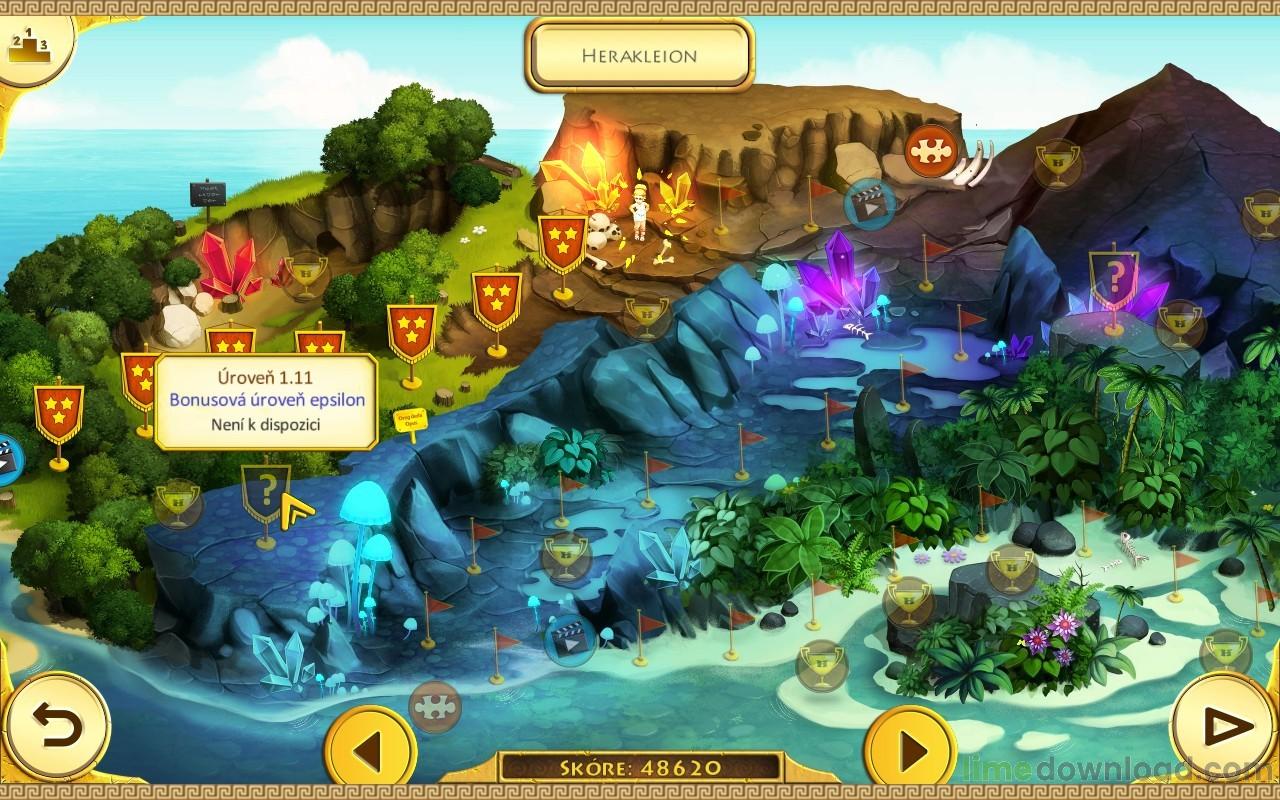Select the question mark shield beside the tooltip
1280x800 pixels.
click(x=266, y=492)
